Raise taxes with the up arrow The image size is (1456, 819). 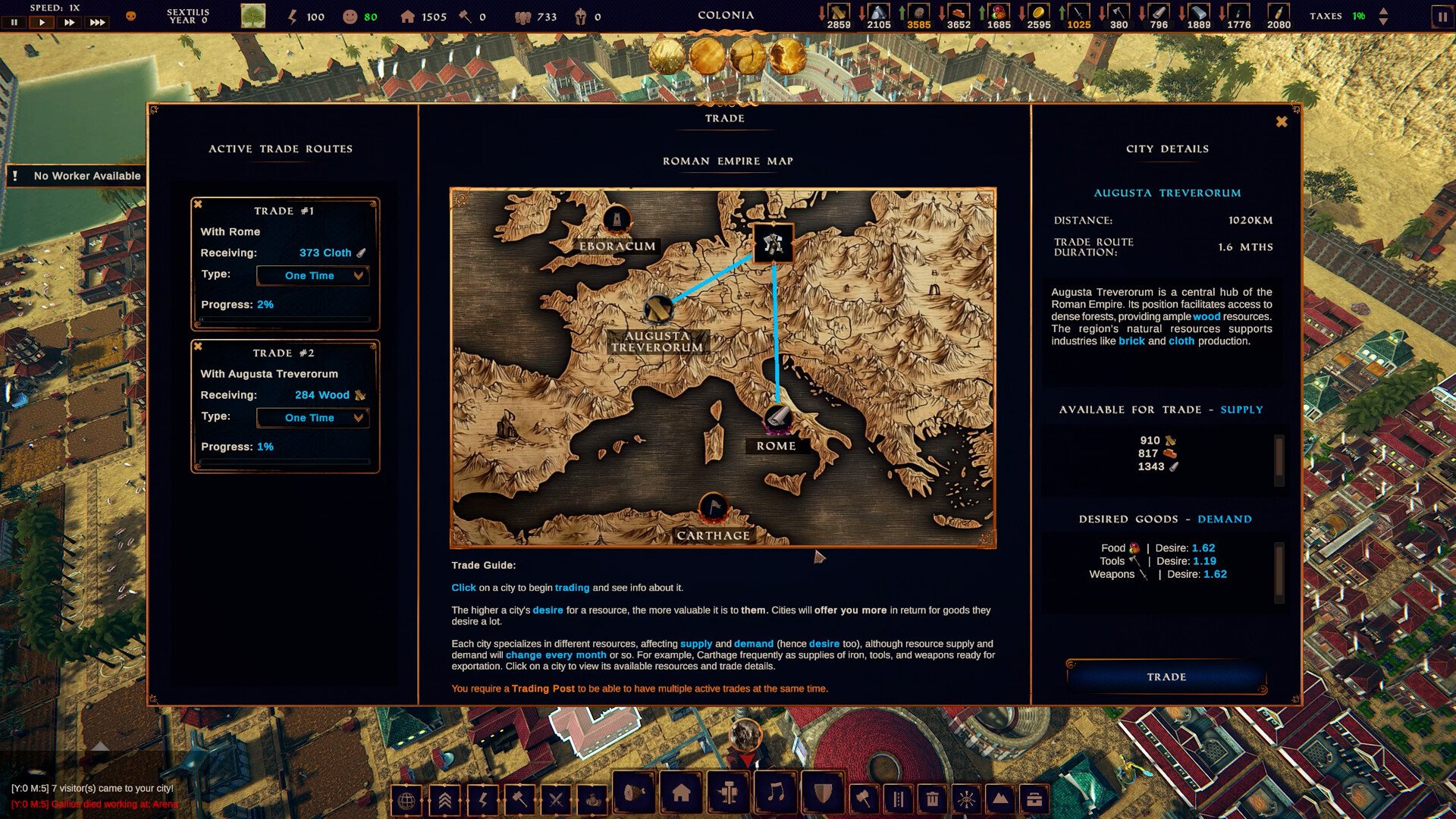[1383, 11]
